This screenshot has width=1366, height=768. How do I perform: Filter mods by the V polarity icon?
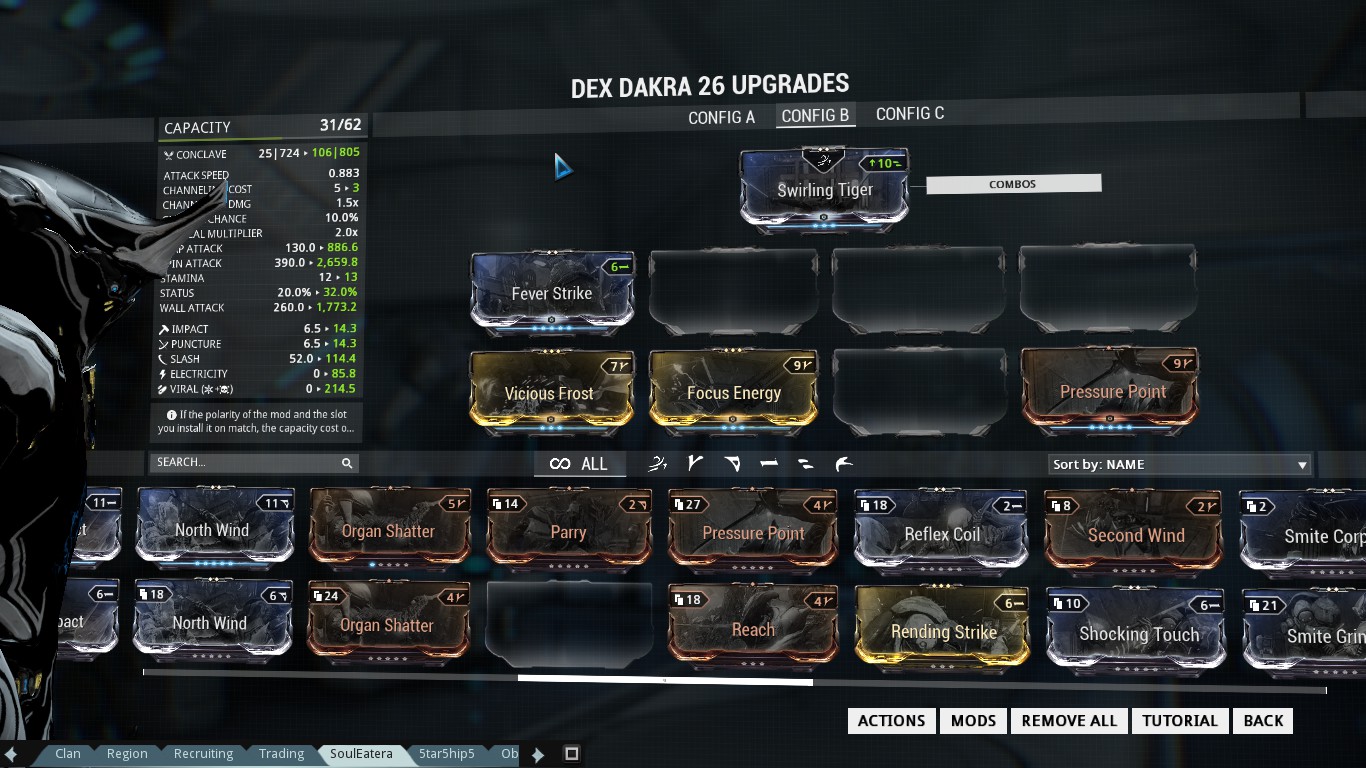694,463
